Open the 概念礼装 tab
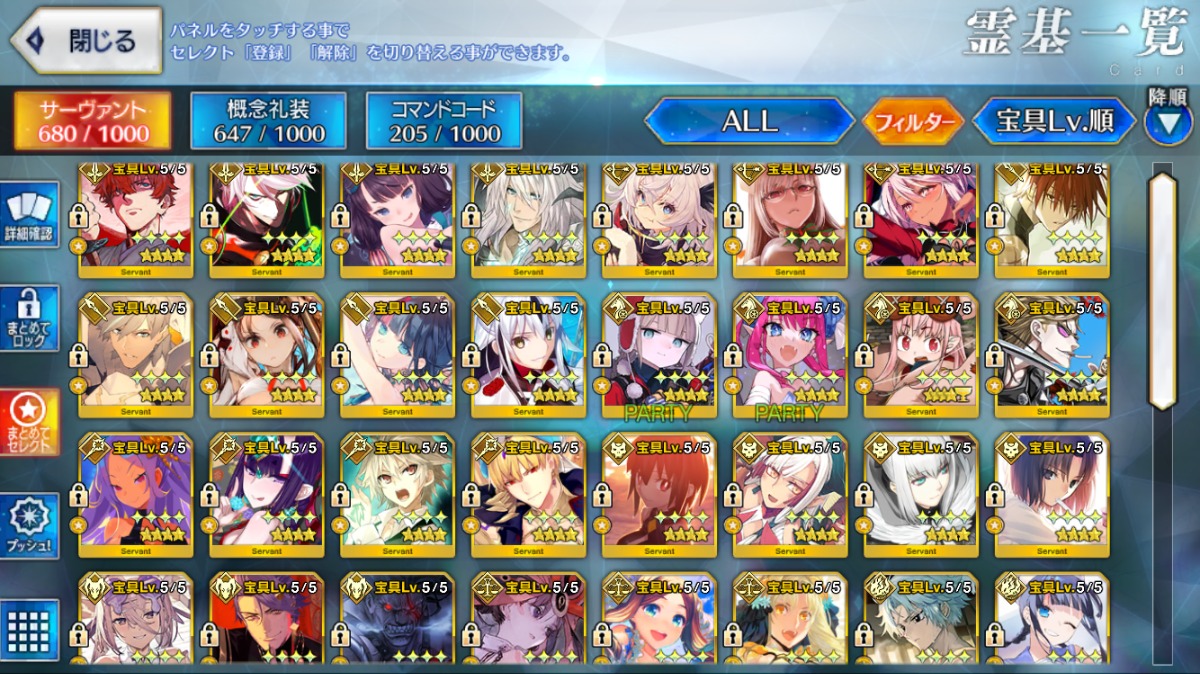 pyautogui.click(x=268, y=122)
